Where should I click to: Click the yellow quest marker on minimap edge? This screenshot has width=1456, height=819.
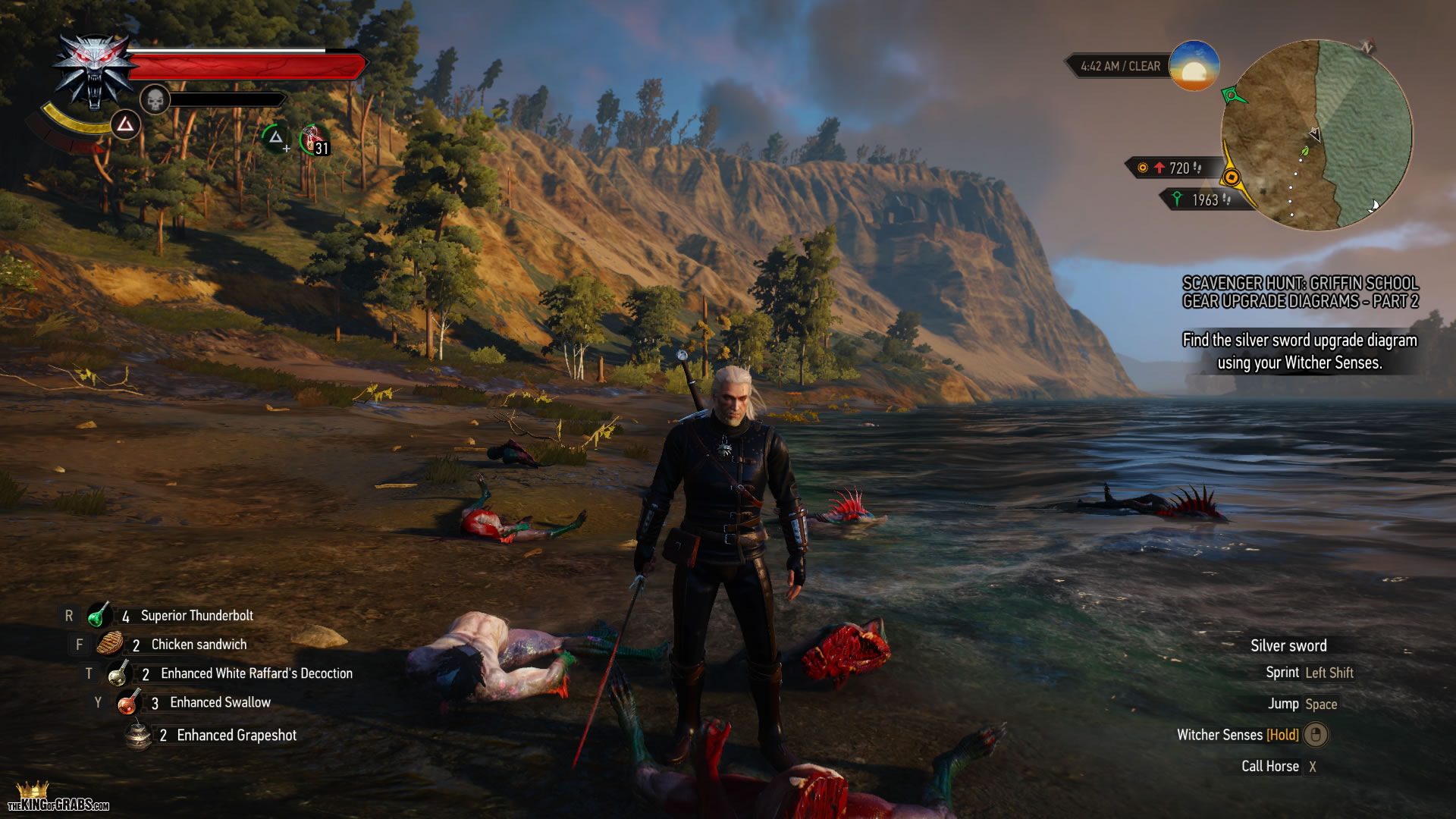[1232, 178]
